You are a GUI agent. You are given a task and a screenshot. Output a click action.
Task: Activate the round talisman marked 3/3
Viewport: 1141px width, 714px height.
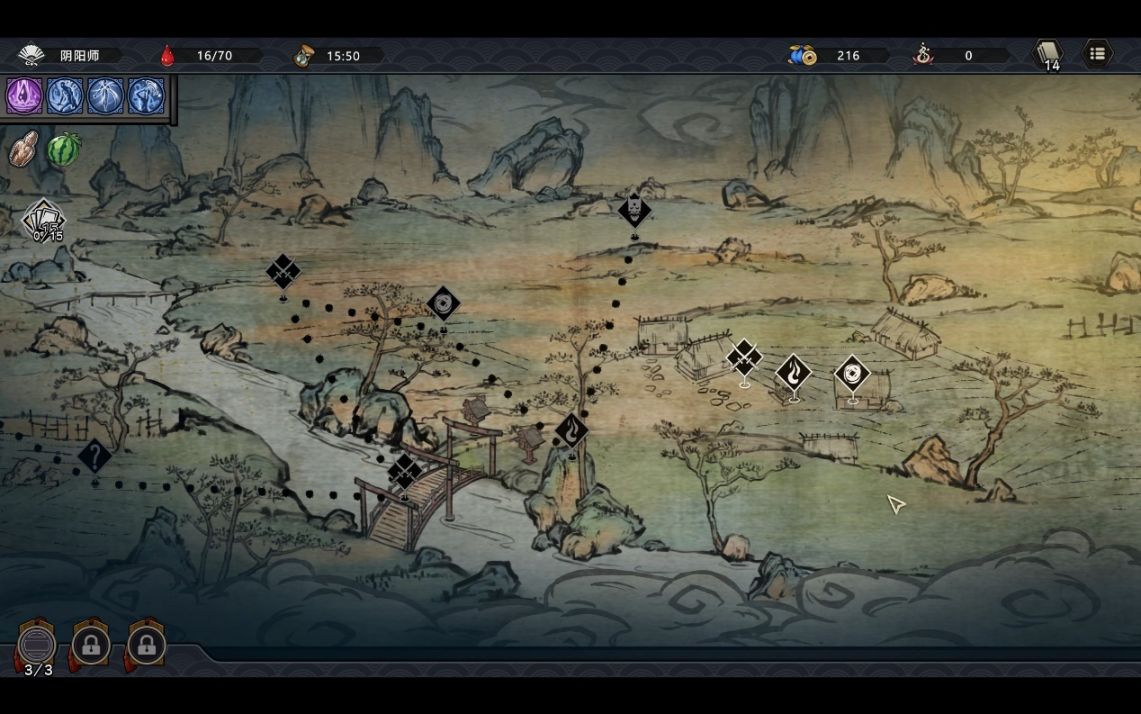pos(38,645)
